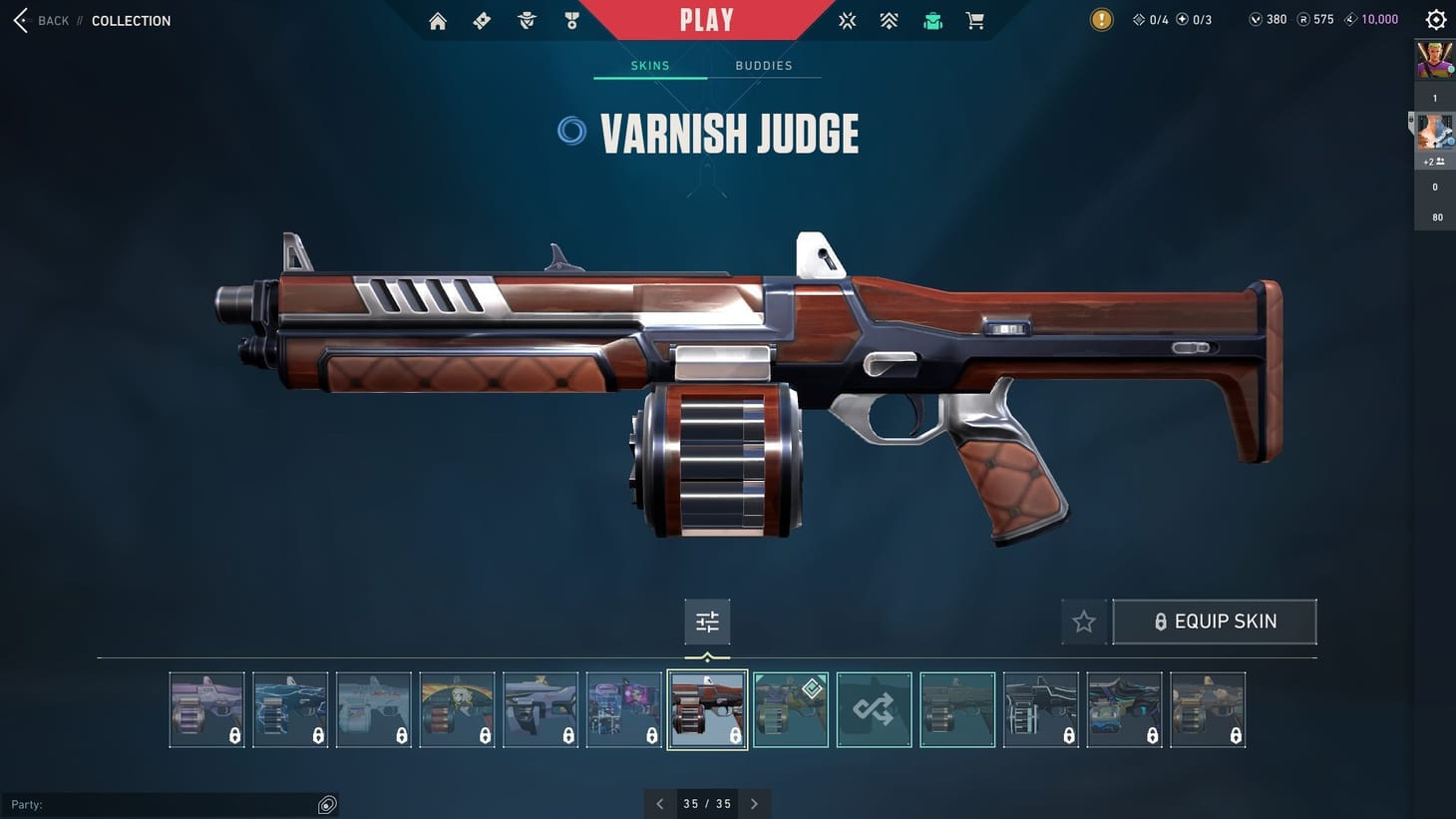Go BACK from the Collection screen
The image size is (1456, 819).
coord(38,20)
